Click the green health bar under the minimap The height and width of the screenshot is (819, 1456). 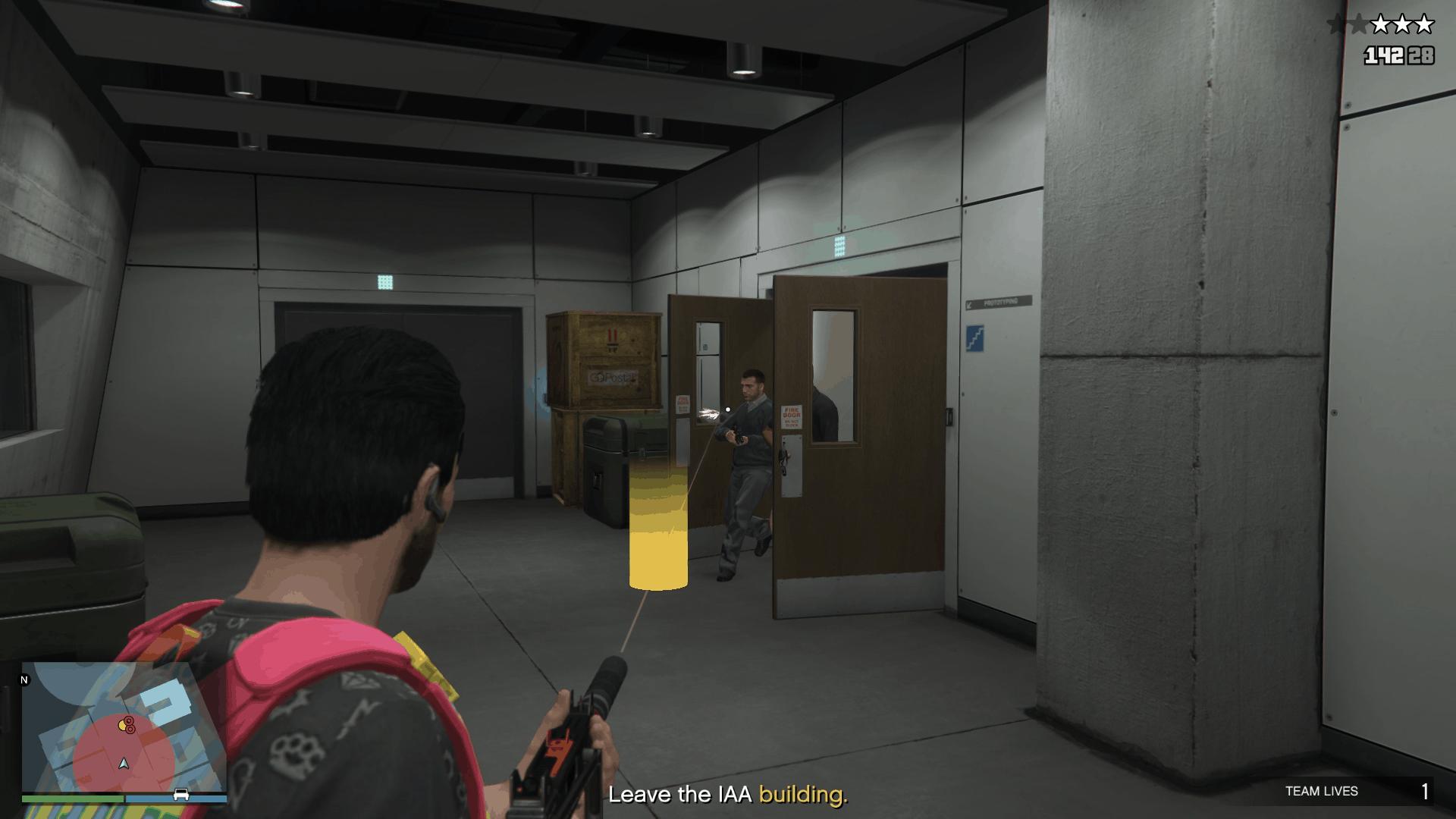73,798
